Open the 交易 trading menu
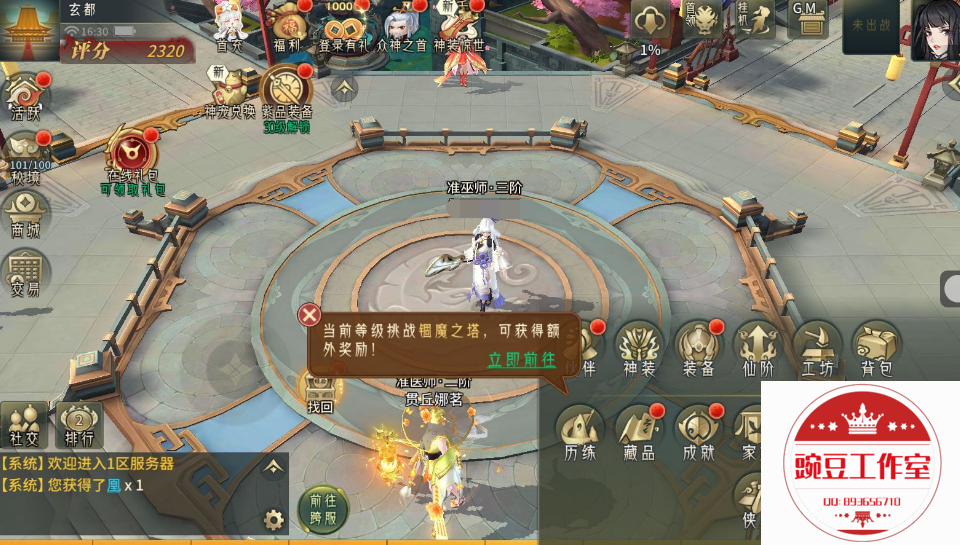The image size is (960, 545). 25,271
